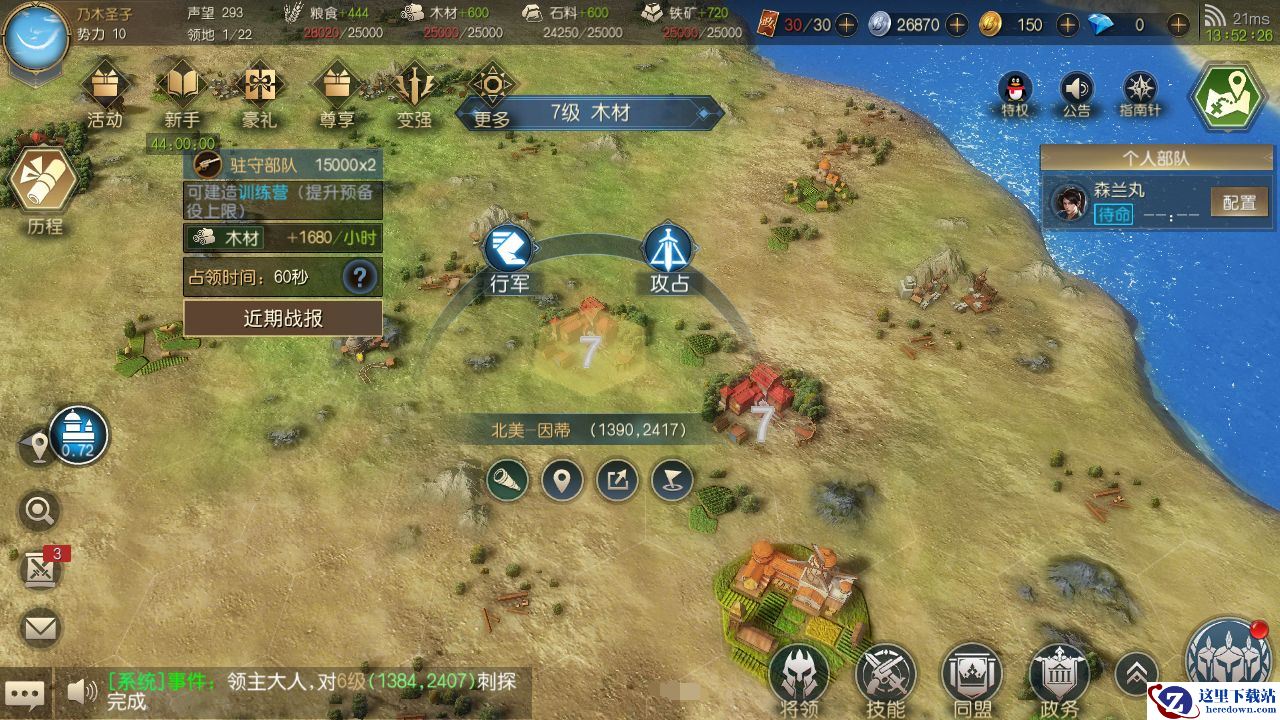
Task: Open the 技能 skills menu
Action: click(x=885, y=675)
